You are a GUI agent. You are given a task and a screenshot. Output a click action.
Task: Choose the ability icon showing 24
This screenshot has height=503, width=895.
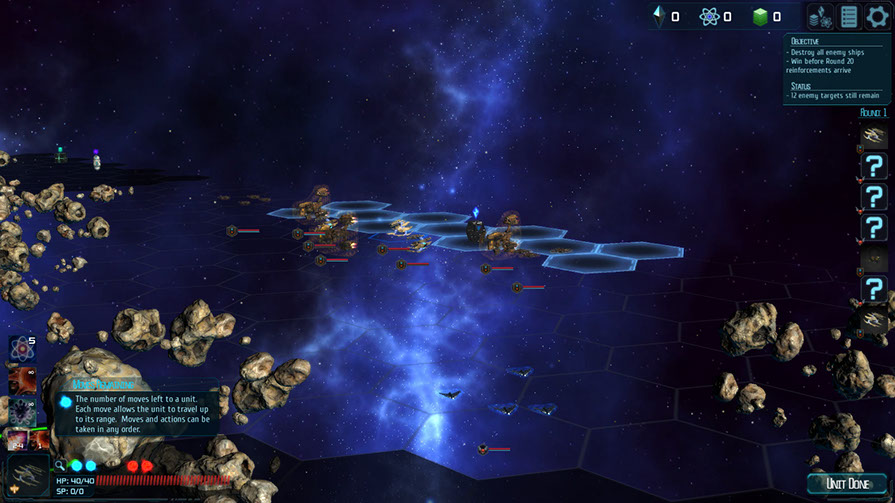[x=18, y=439]
